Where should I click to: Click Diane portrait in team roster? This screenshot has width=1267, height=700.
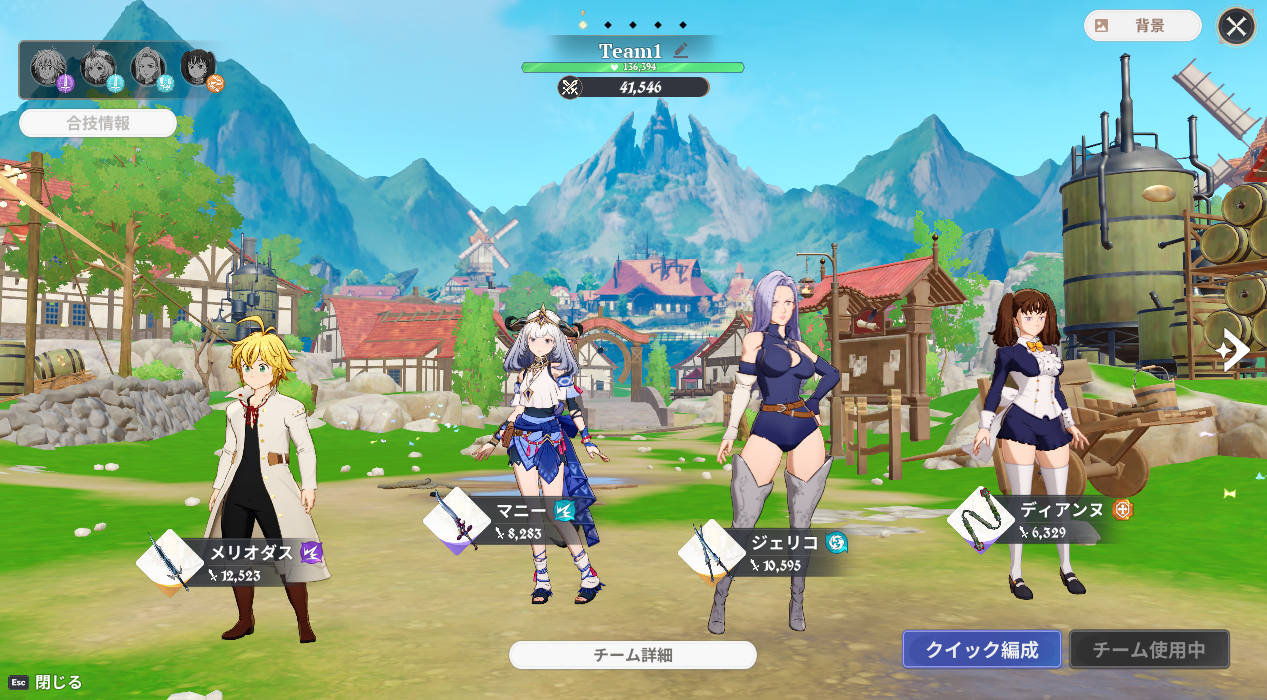198,68
